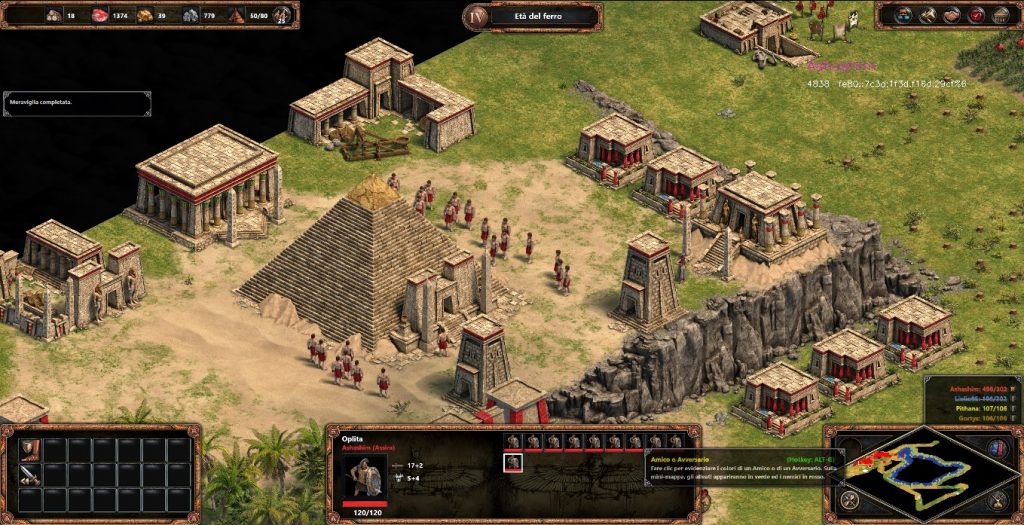Select the highlighted hoplite in second row
The image size is (1024, 525).
[513, 461]
